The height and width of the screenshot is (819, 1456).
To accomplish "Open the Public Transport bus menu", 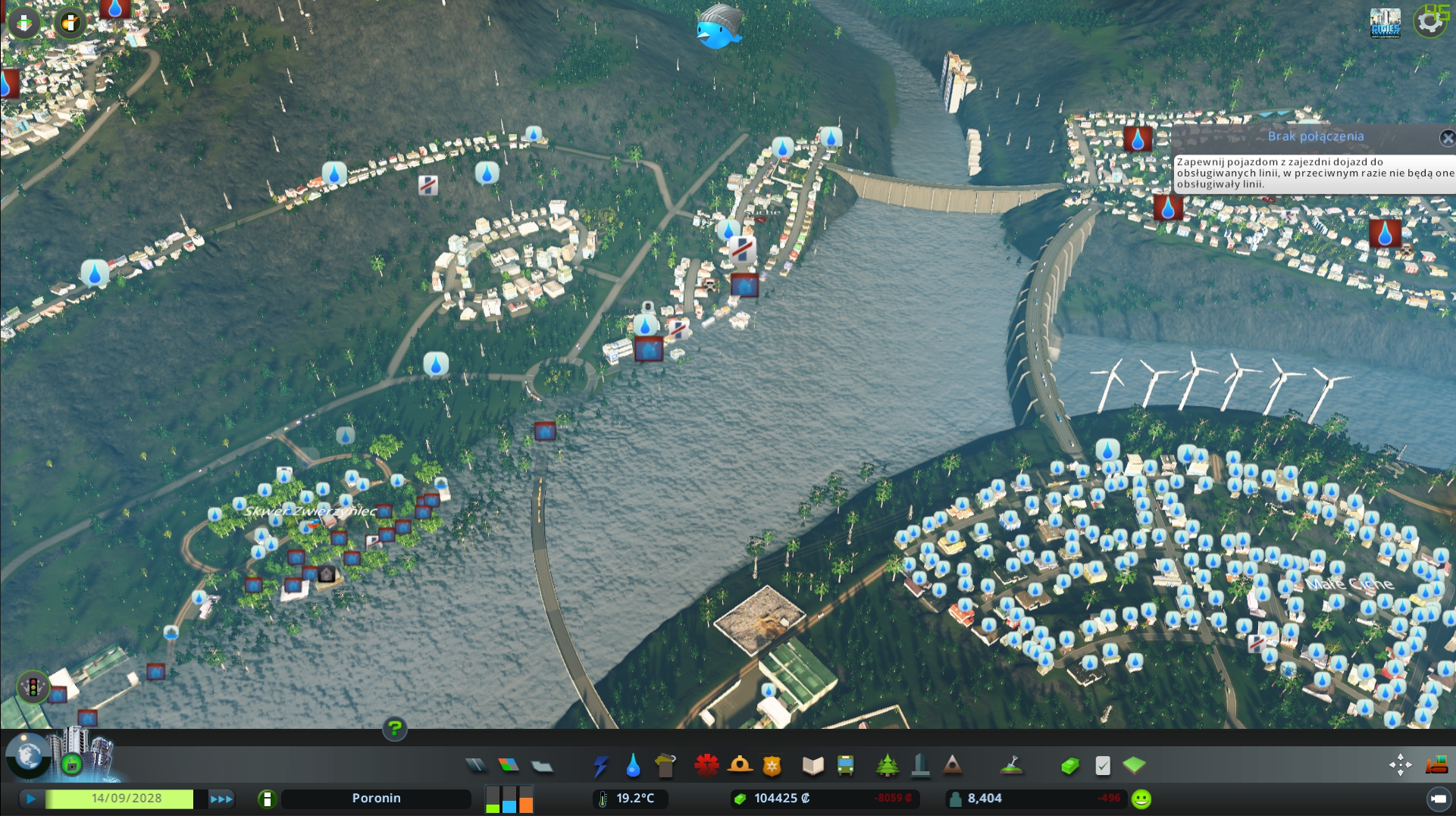I will (845, 766).
